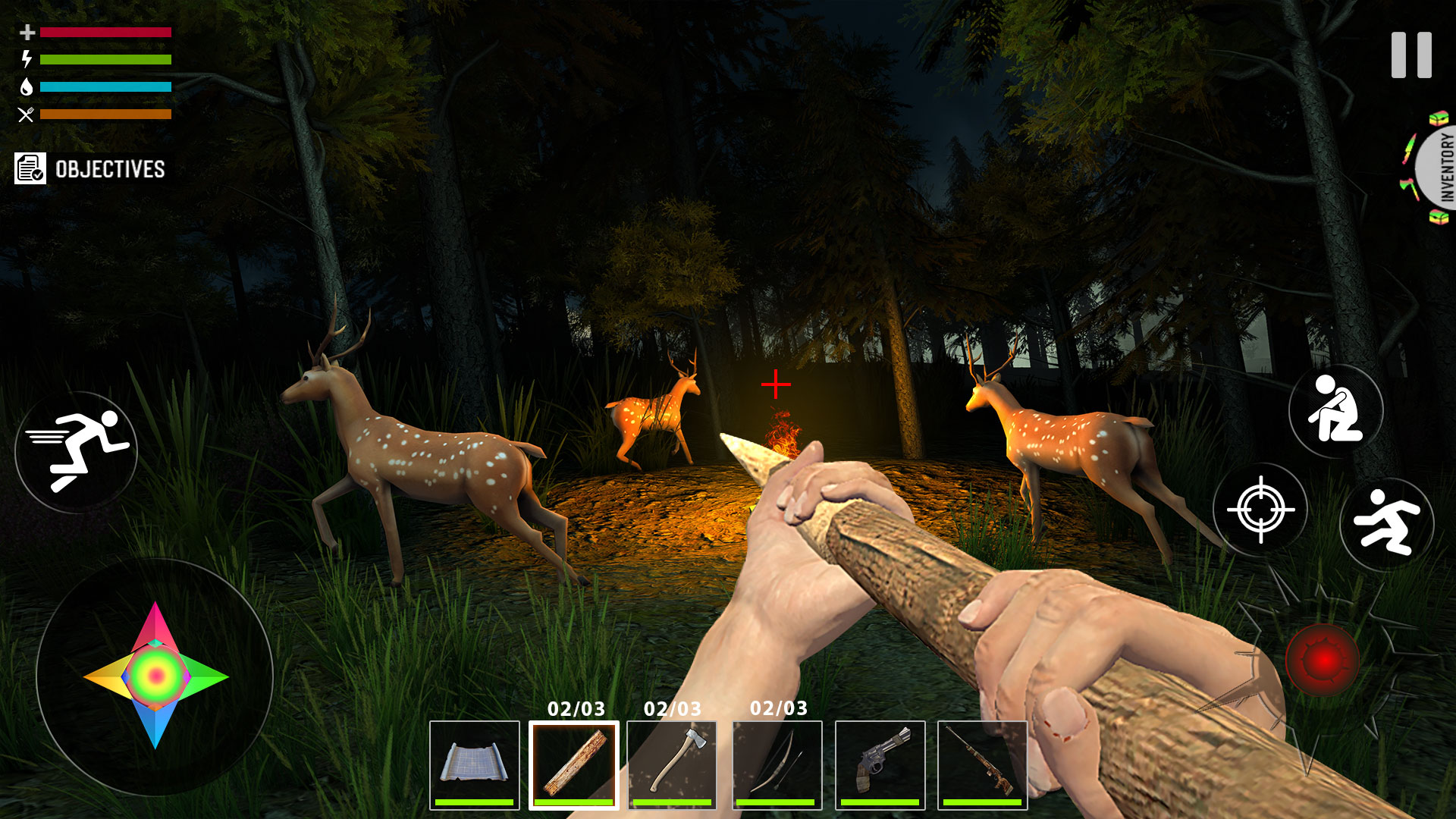Tap the red health bar at top left

(x=106, y=32)
